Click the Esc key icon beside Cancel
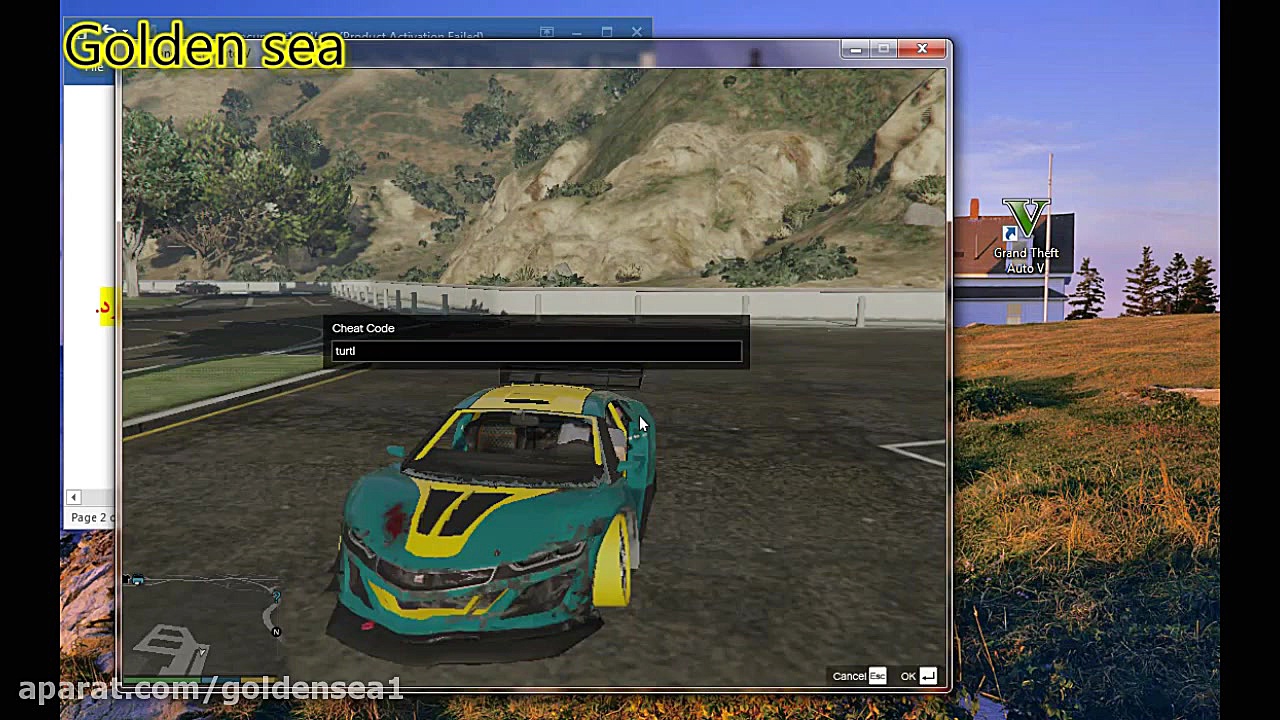Screen dimensions: 1280x720 [877, 676]
